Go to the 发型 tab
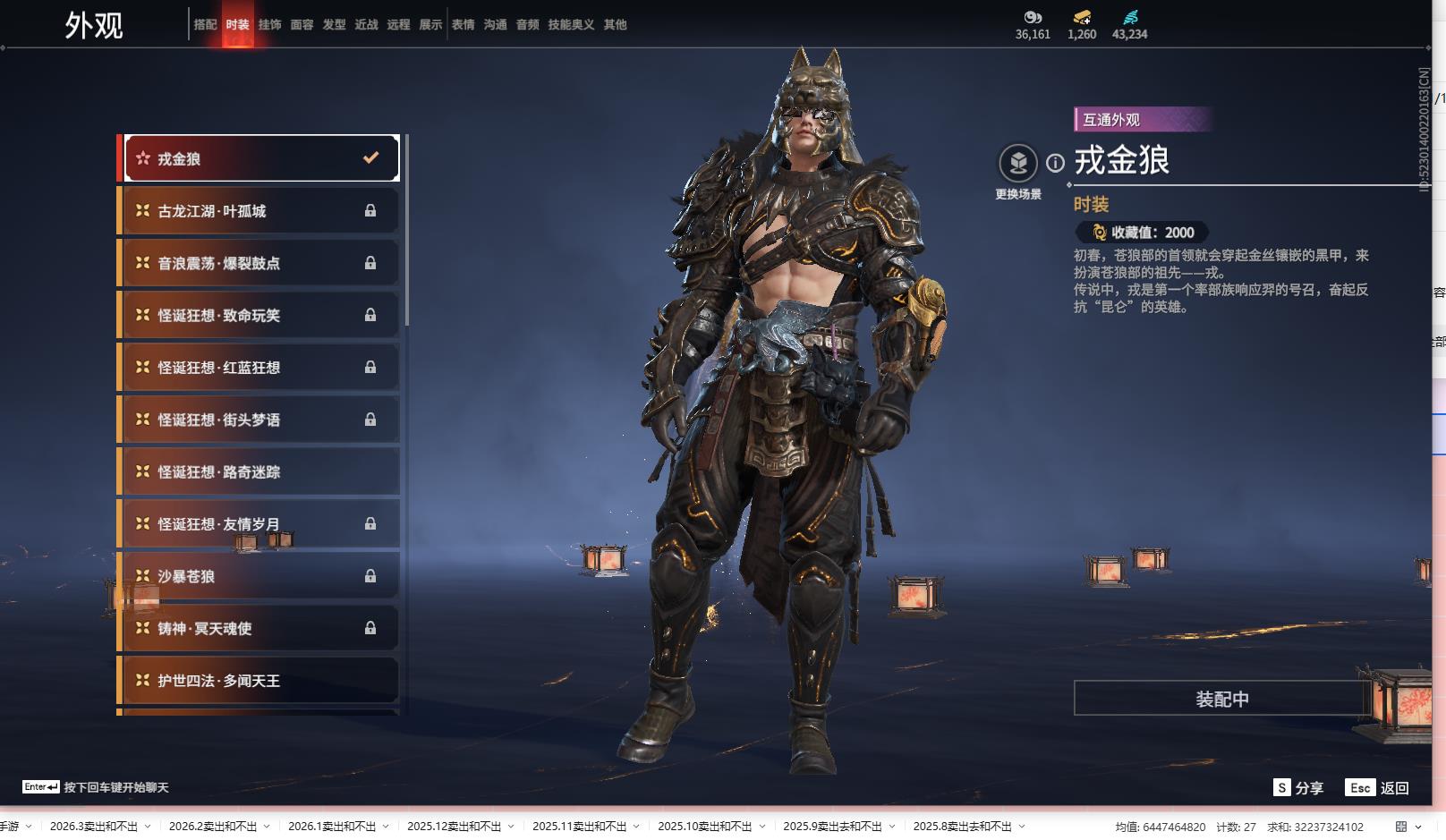The height and width of the screenshot is (840, 1446). [334, 25]
